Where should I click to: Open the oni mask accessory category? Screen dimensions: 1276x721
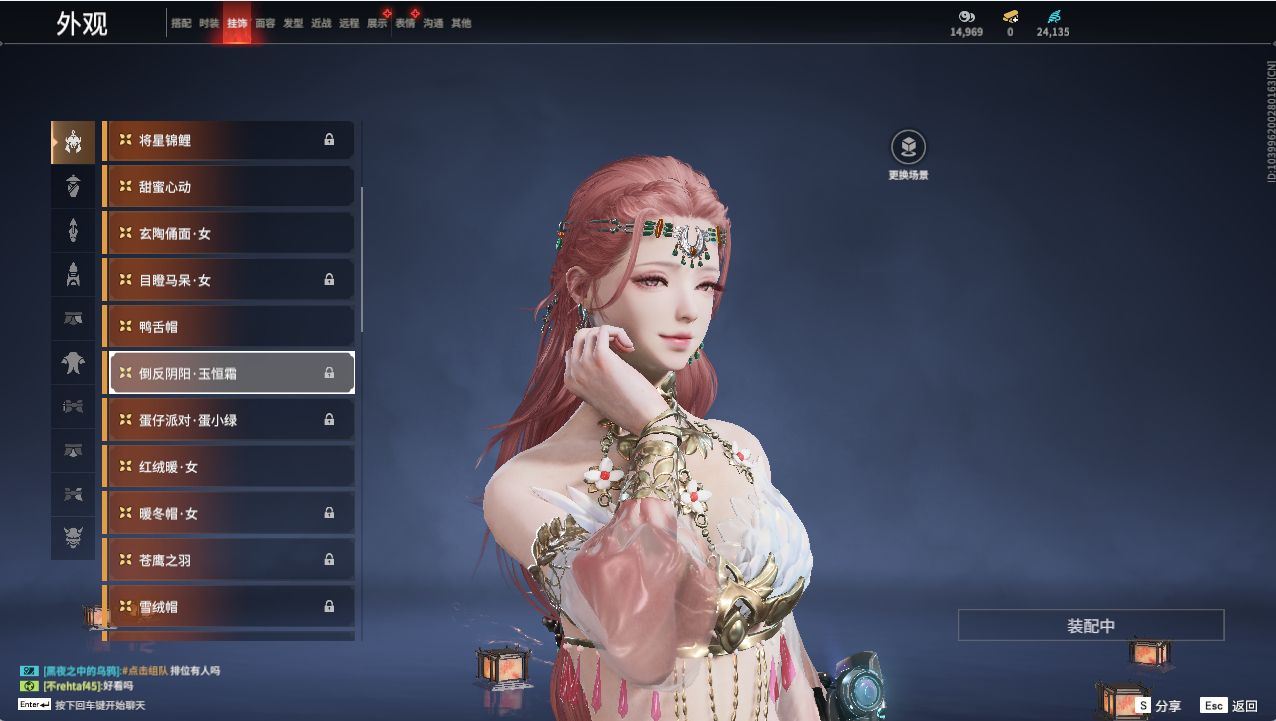pyautogui.click(x=73, y=539)
